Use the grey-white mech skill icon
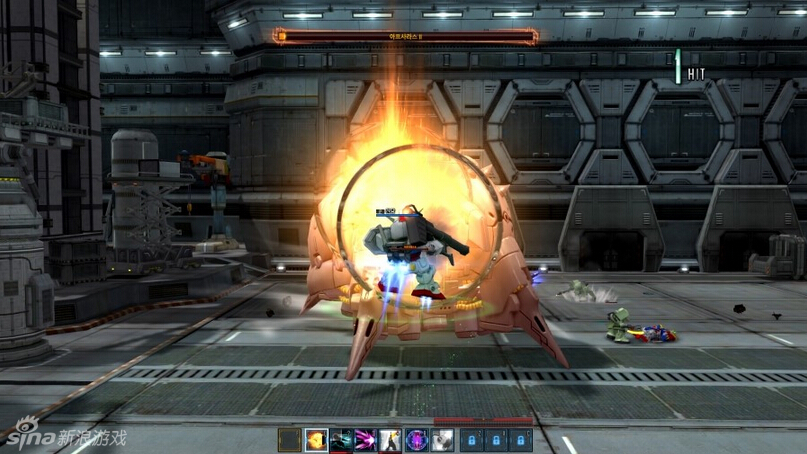Viewport: 807px width, 454px height. pyautogui.click(x=442, y=440)
